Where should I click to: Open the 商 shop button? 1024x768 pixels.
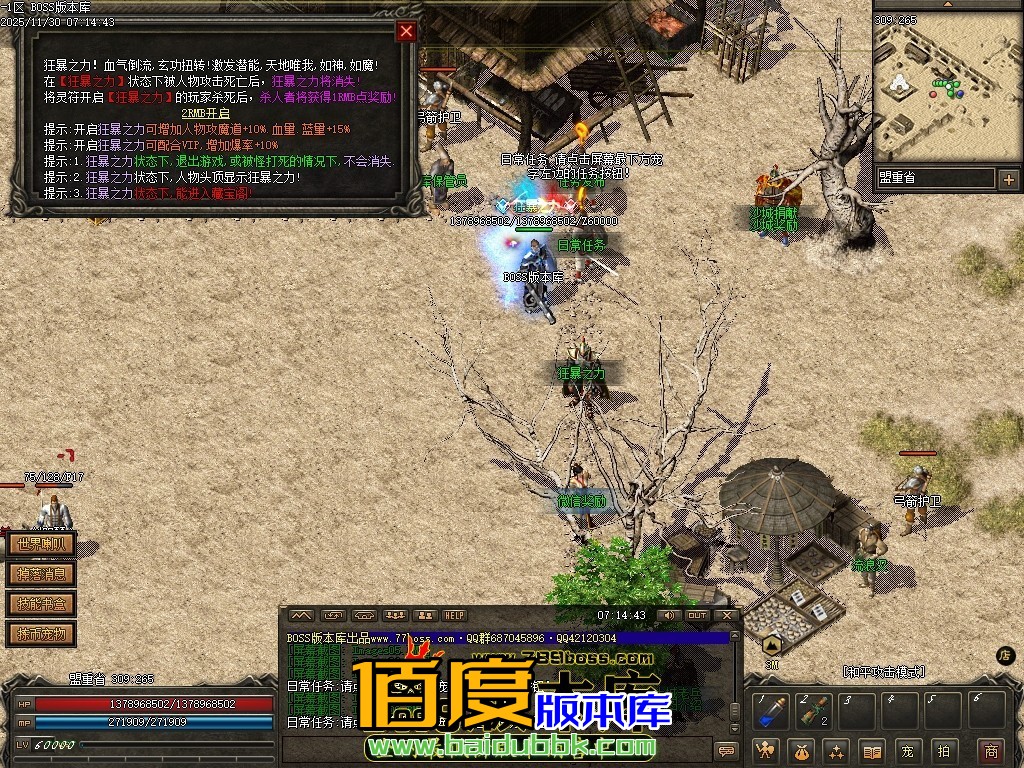(990, 750)
